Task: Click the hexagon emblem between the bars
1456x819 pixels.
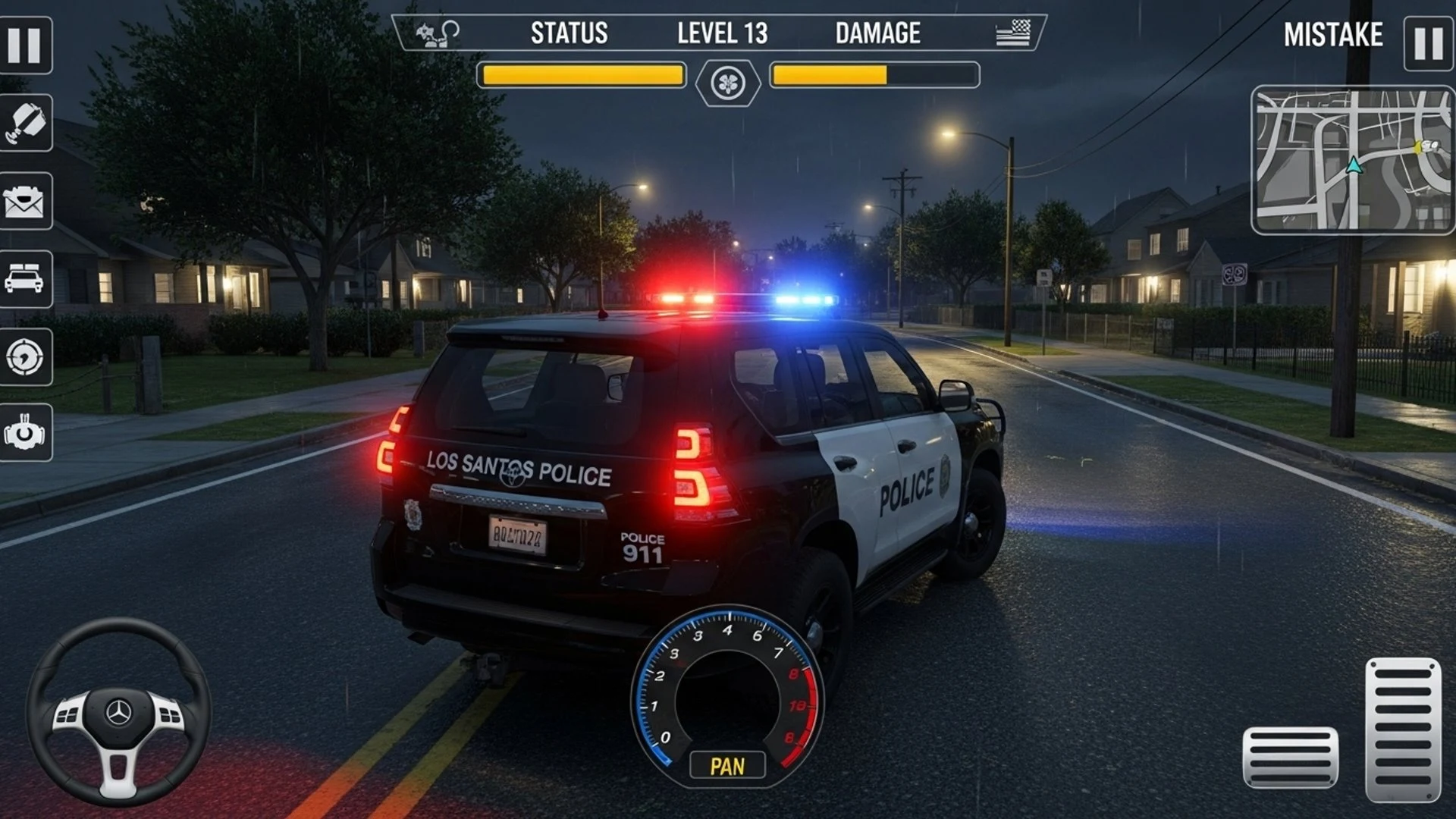Action: tap(728, 82)
